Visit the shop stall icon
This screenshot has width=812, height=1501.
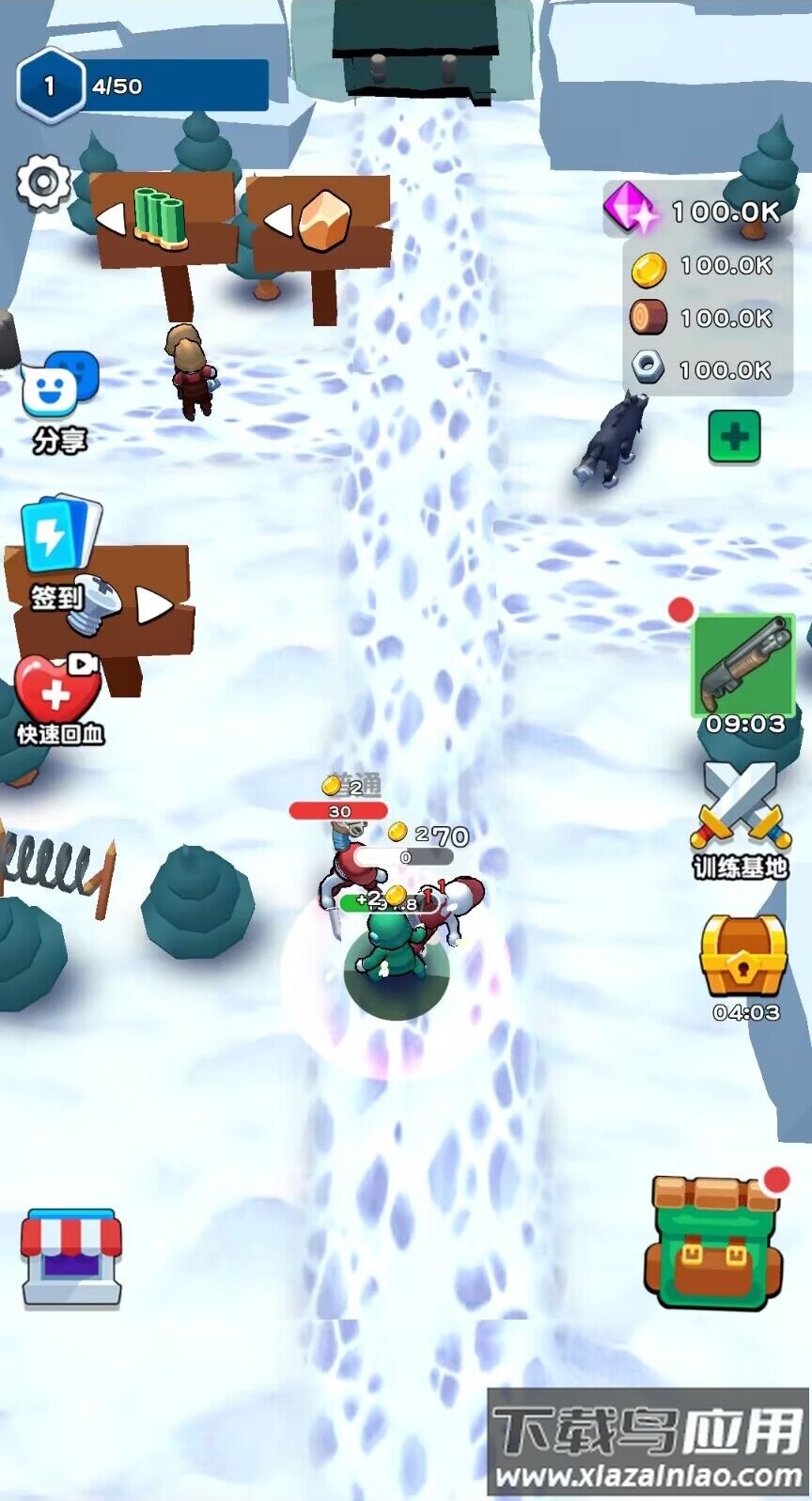(71, 1258)
